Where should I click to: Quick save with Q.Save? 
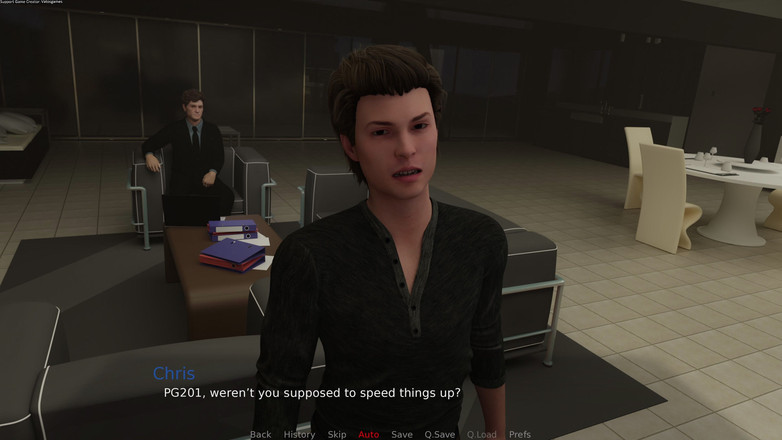point(440,434)
